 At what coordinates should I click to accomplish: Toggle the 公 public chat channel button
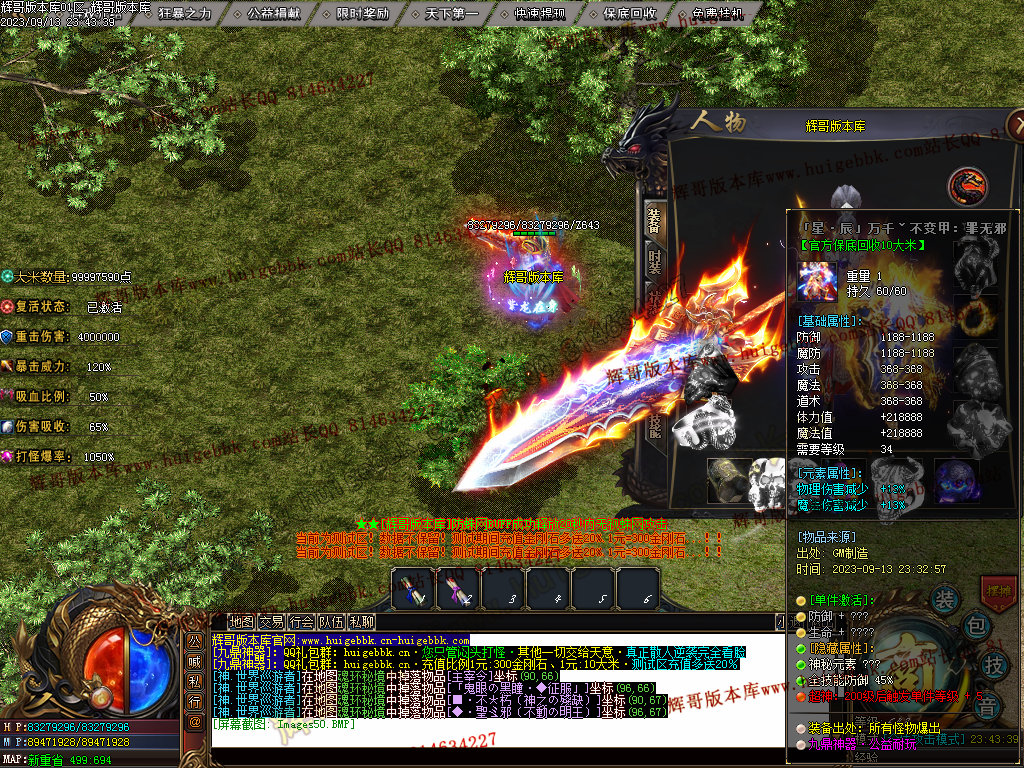pyautogui.click(x=195, y=641)
